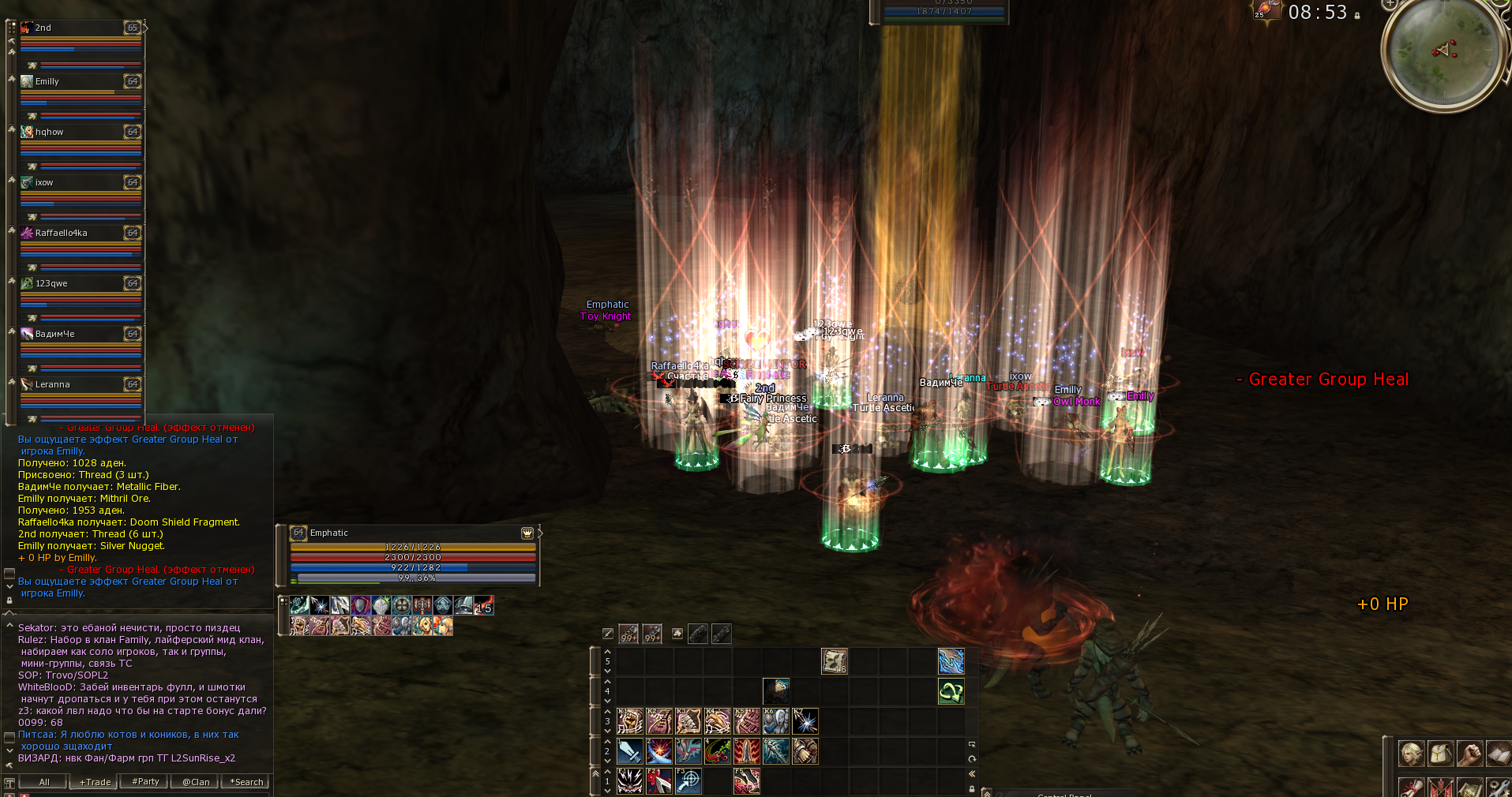Viewport: 1512px width, 797px height.
Task: Open the *Search chat tab
Action: [x=246, y=782]
